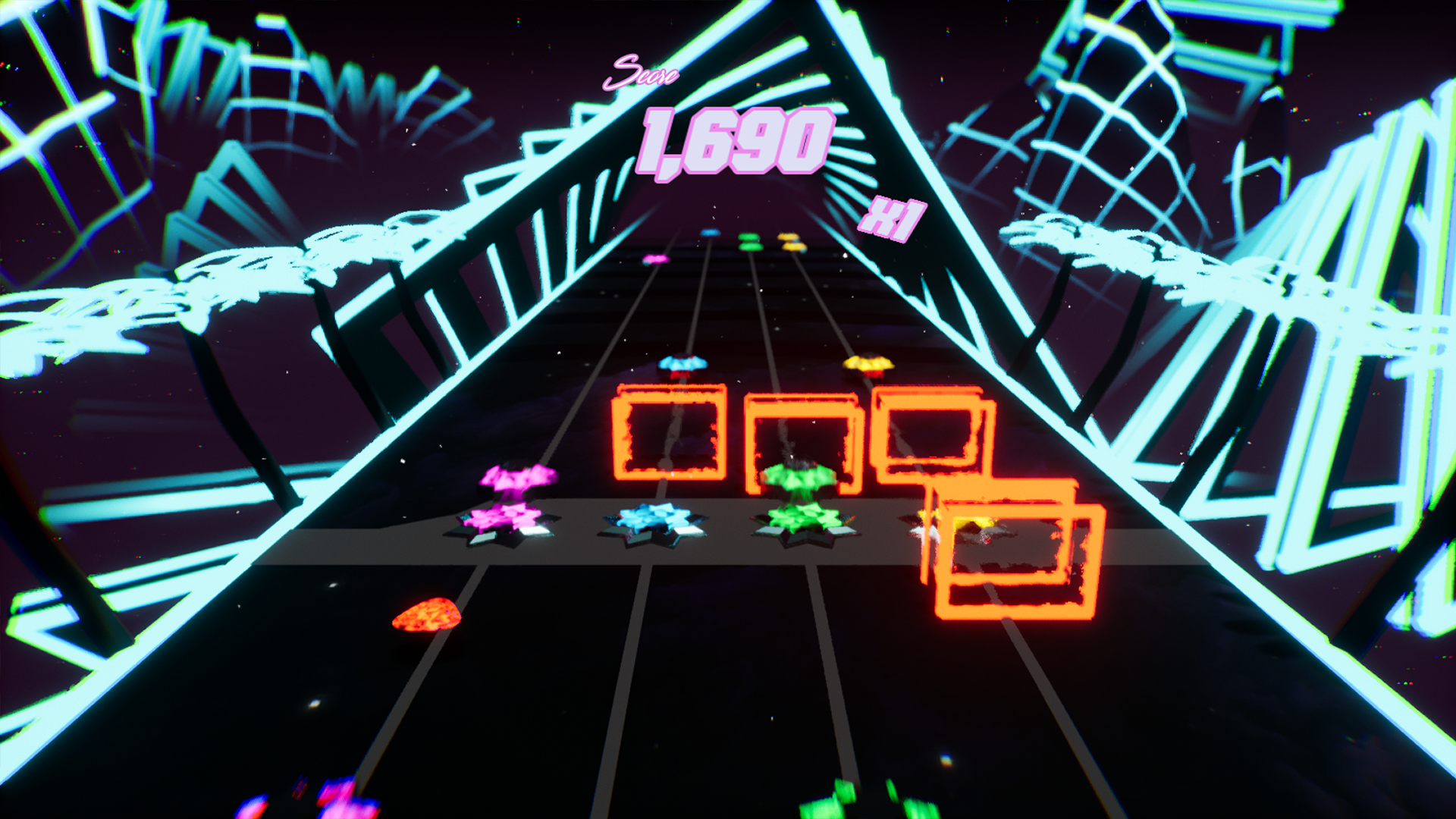Hit the blue star pad on strike bar
Viewport: 1456px width, 819px height.
654,522
